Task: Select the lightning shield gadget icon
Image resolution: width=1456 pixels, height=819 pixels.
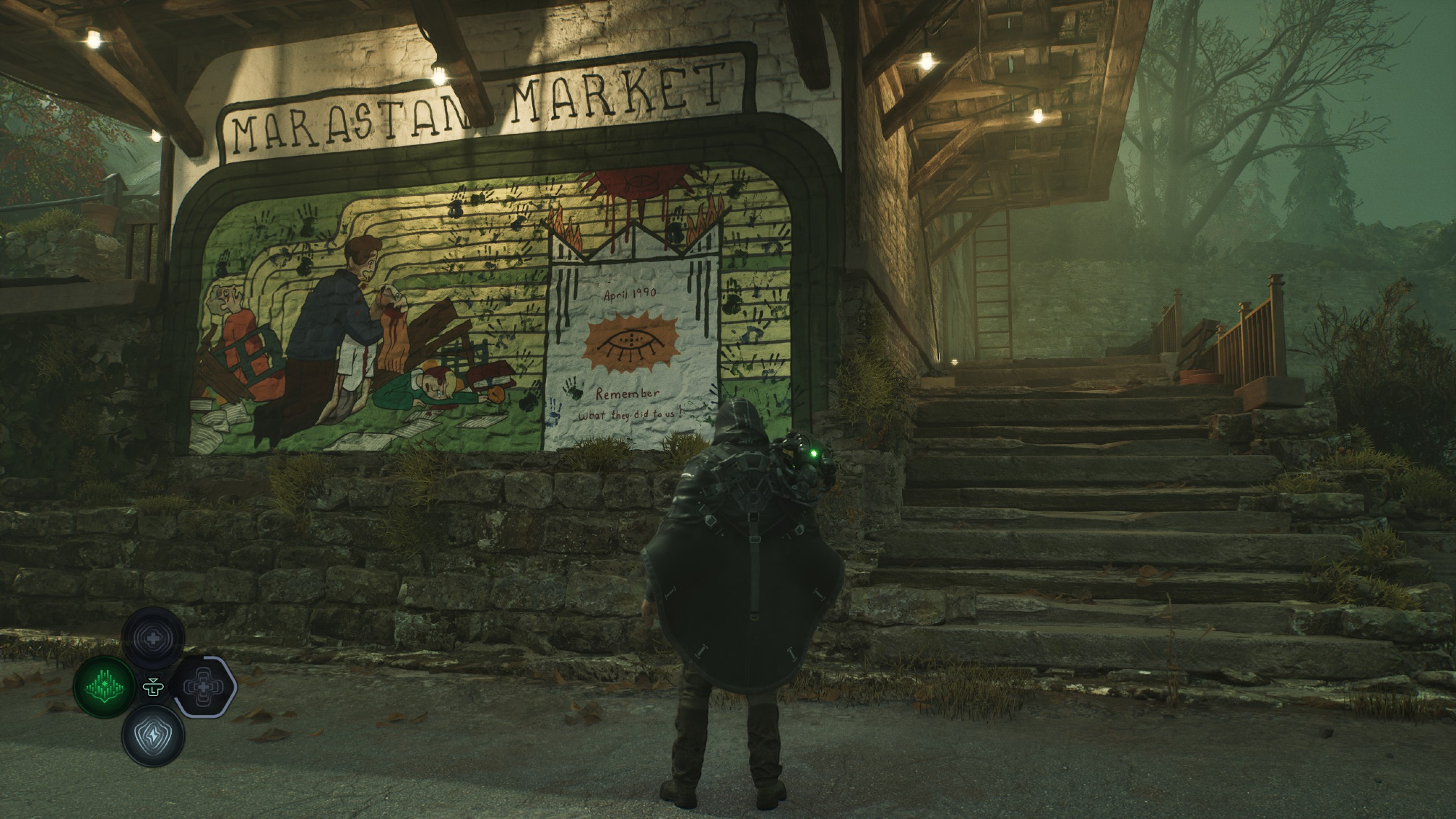Action: click(153, 736)
